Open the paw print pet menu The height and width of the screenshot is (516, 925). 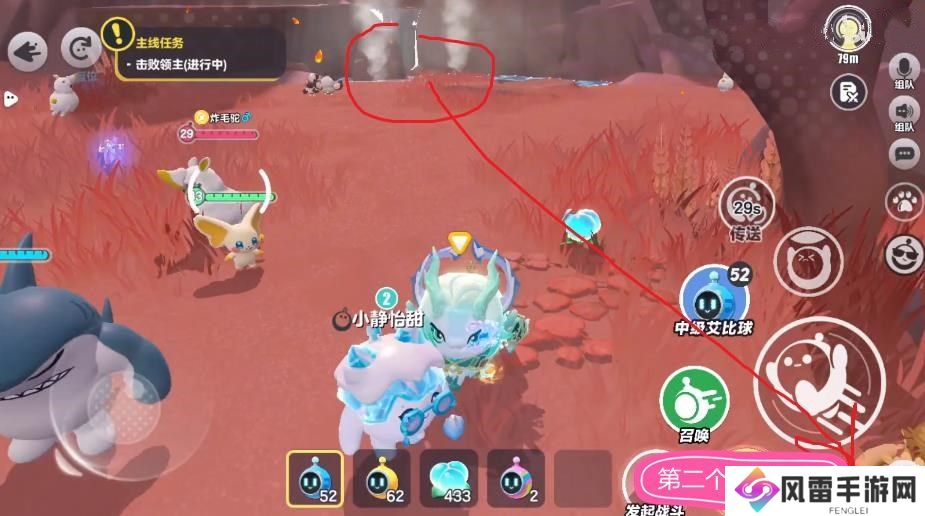pyautogui.click(x=904, y=201)
